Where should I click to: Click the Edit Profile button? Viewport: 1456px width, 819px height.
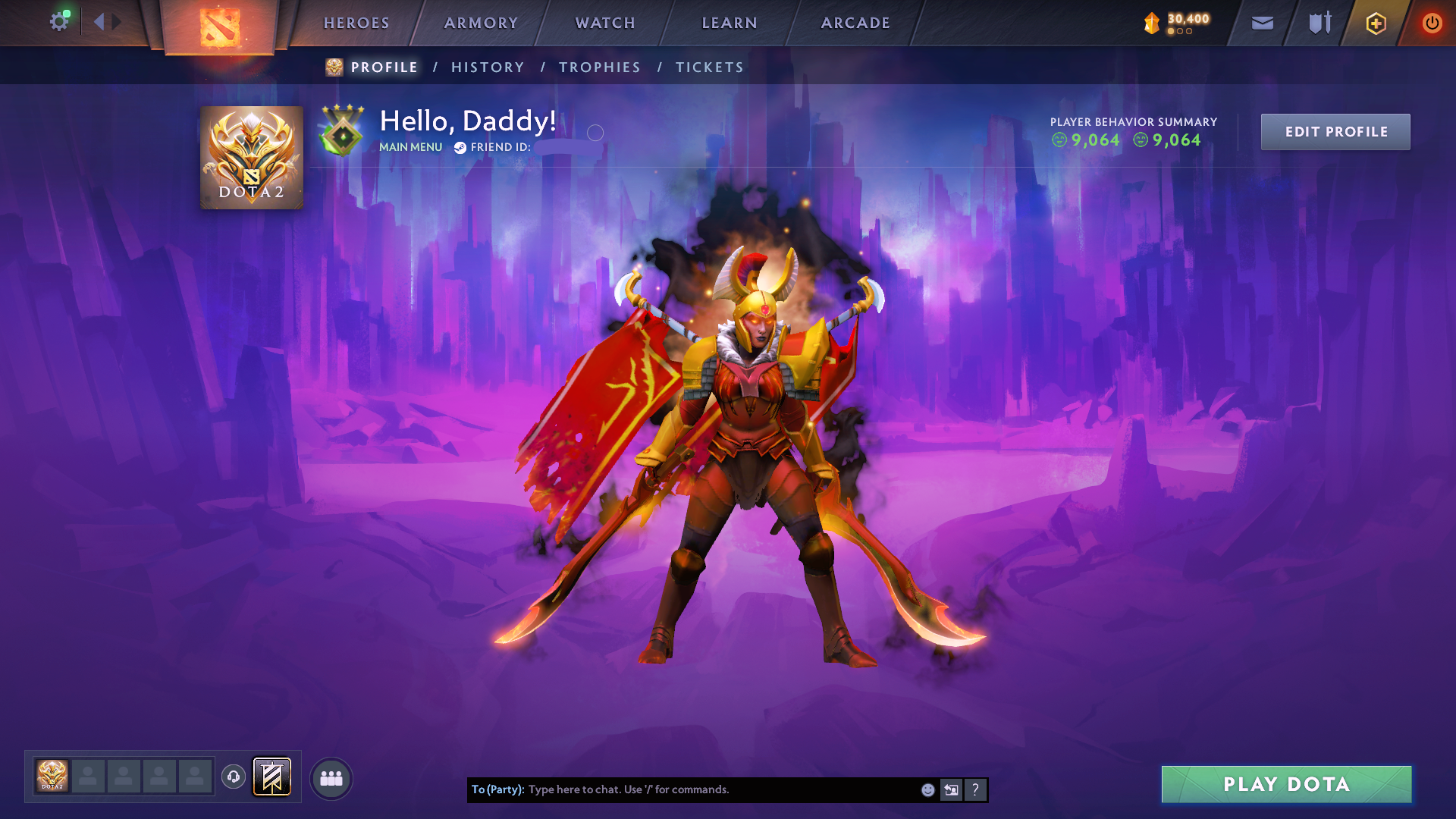coord(1335,132)
